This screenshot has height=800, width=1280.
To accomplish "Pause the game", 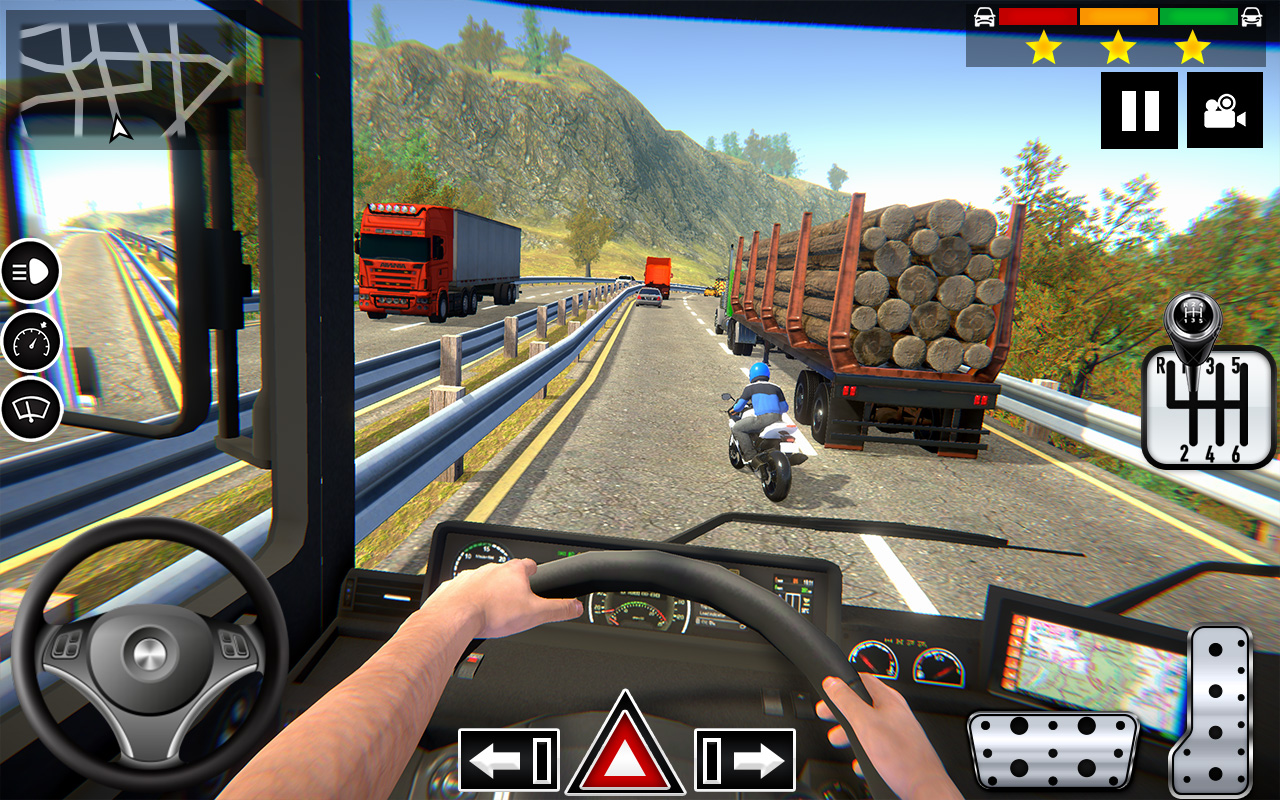I will click(1138, 111).
